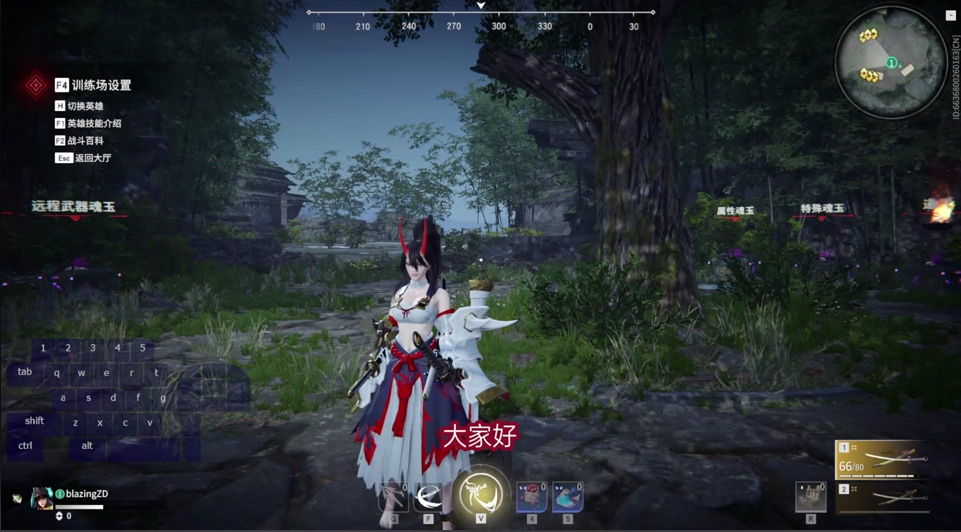Activate the glowing golden ultimate ability icon
Screen dimensions: 961x532
click(x=481, y=494)
